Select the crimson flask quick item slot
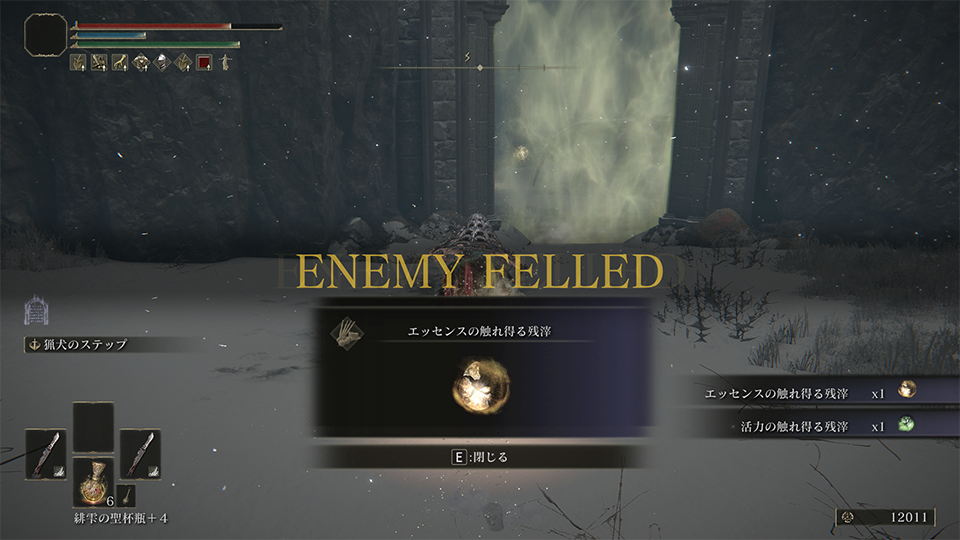The image size is (960, 540). pos(93,480)
